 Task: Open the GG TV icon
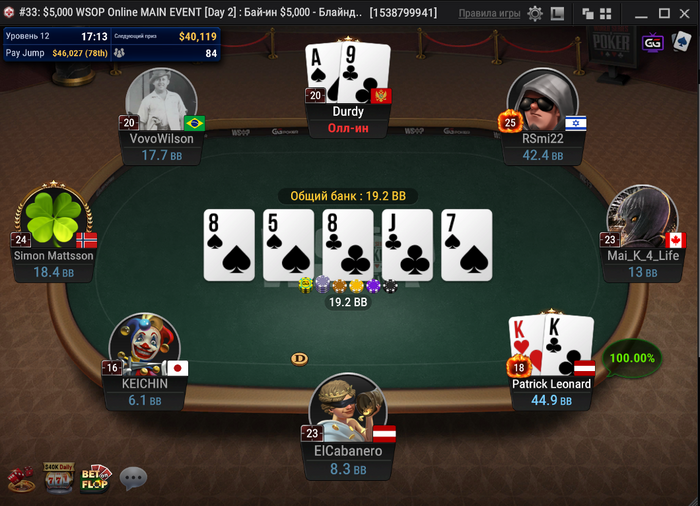[x=653, y=43]
